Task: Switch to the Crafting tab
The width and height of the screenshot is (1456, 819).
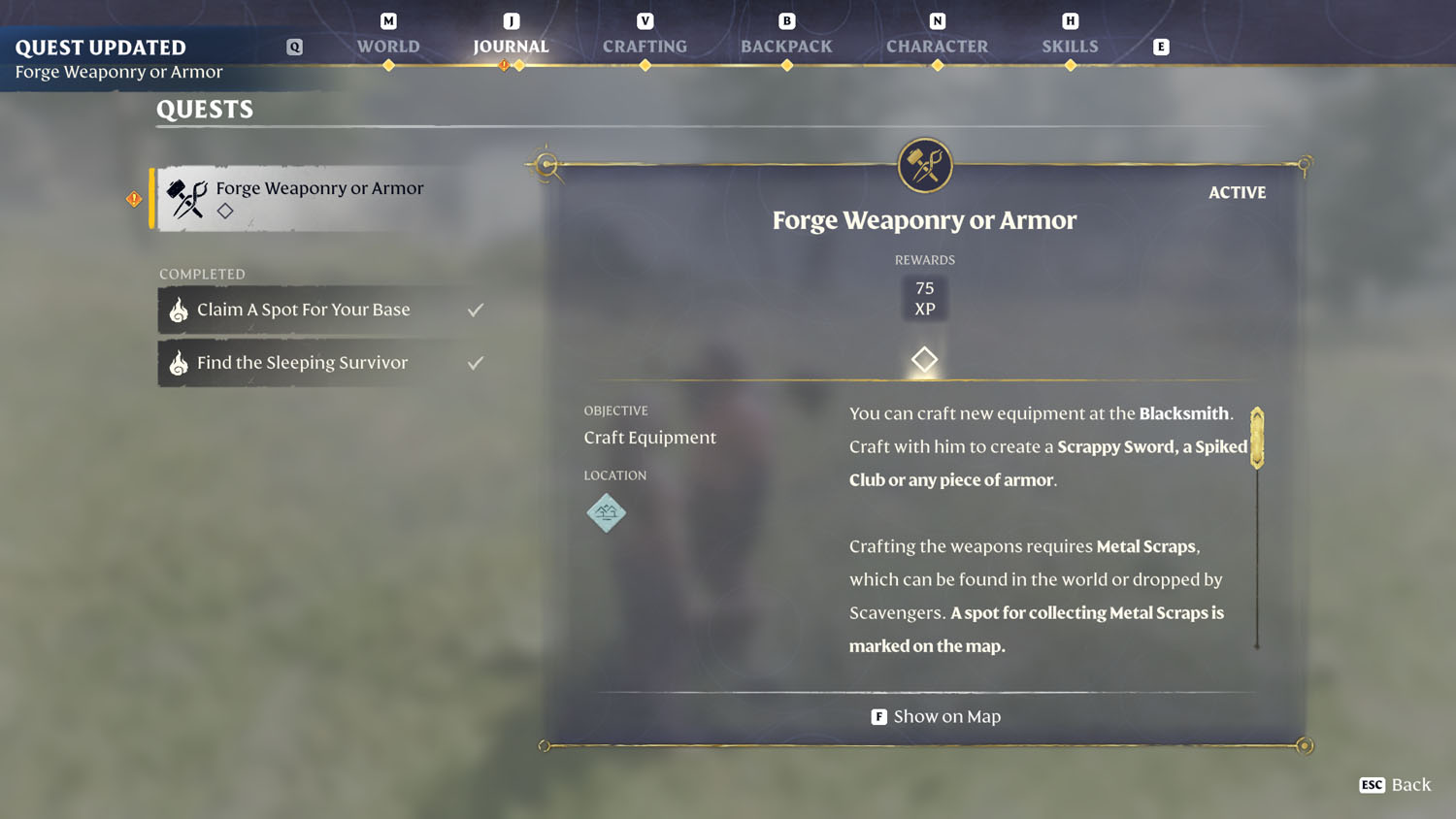Action: (x=644, y=46)
